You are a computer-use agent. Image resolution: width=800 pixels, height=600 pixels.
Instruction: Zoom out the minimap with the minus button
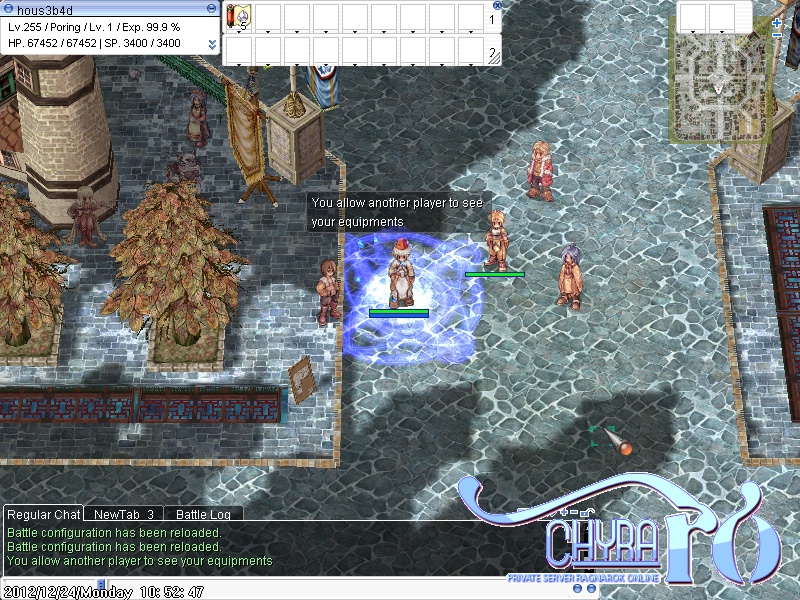click(777, 35)
